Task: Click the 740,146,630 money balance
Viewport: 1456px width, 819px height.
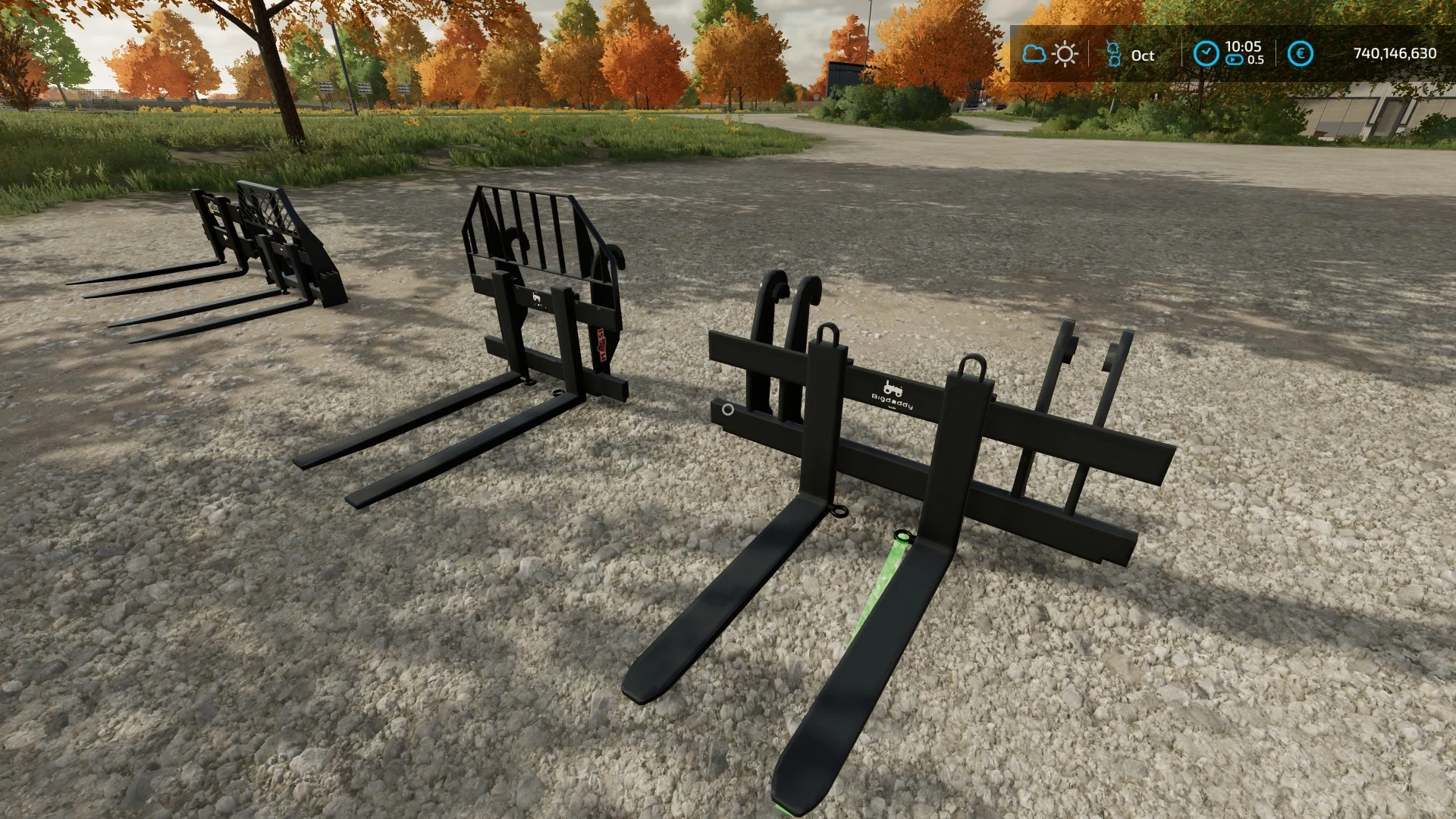Action: click(x=1395, y=53)
